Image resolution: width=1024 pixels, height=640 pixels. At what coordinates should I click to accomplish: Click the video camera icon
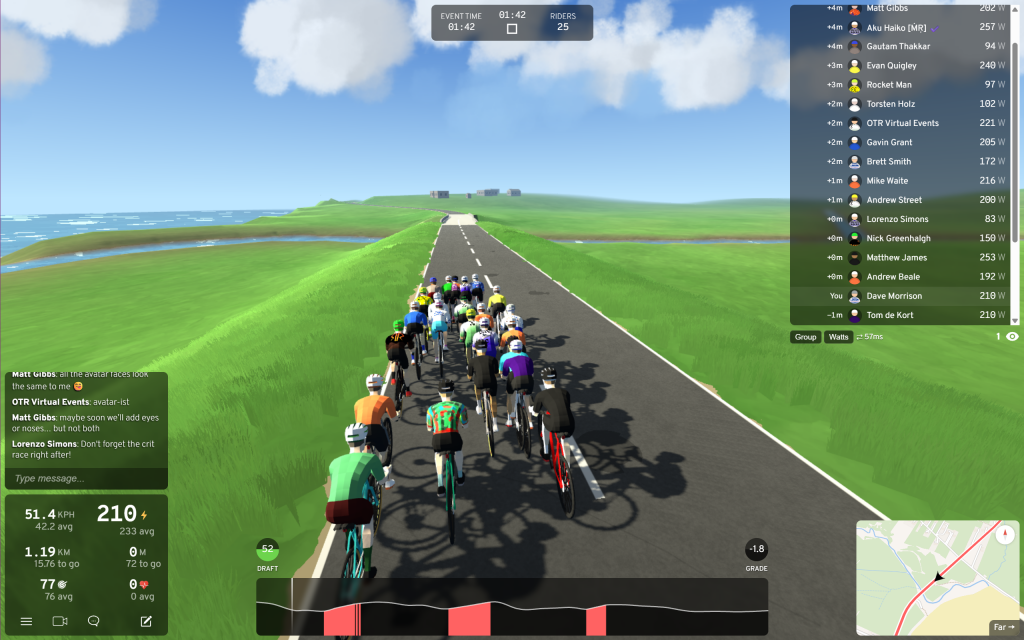(x=60, y=621)
